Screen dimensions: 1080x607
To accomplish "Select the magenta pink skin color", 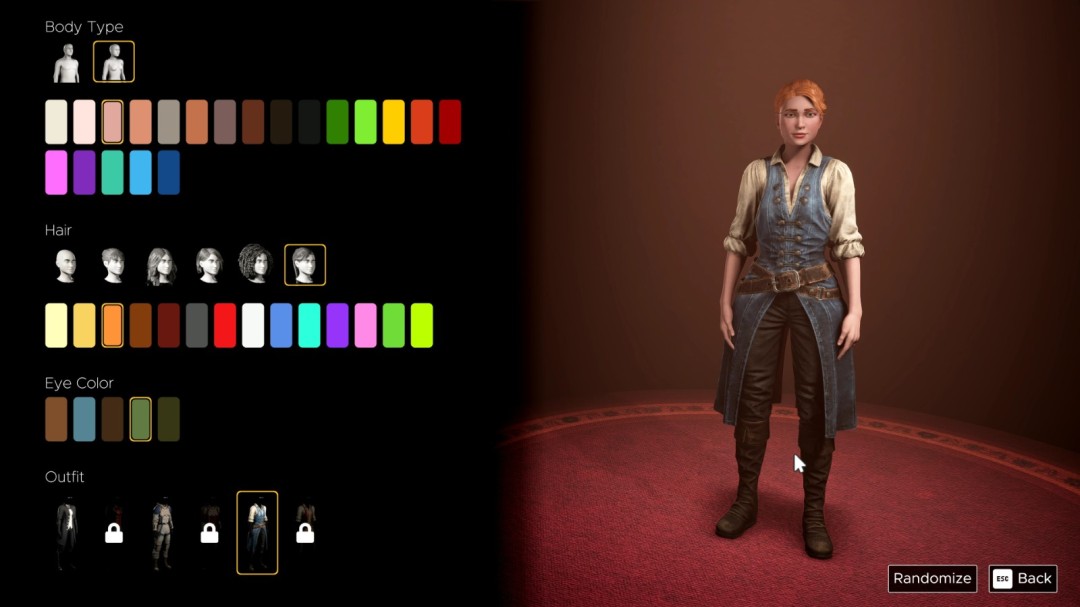I will tap(56, 172).
